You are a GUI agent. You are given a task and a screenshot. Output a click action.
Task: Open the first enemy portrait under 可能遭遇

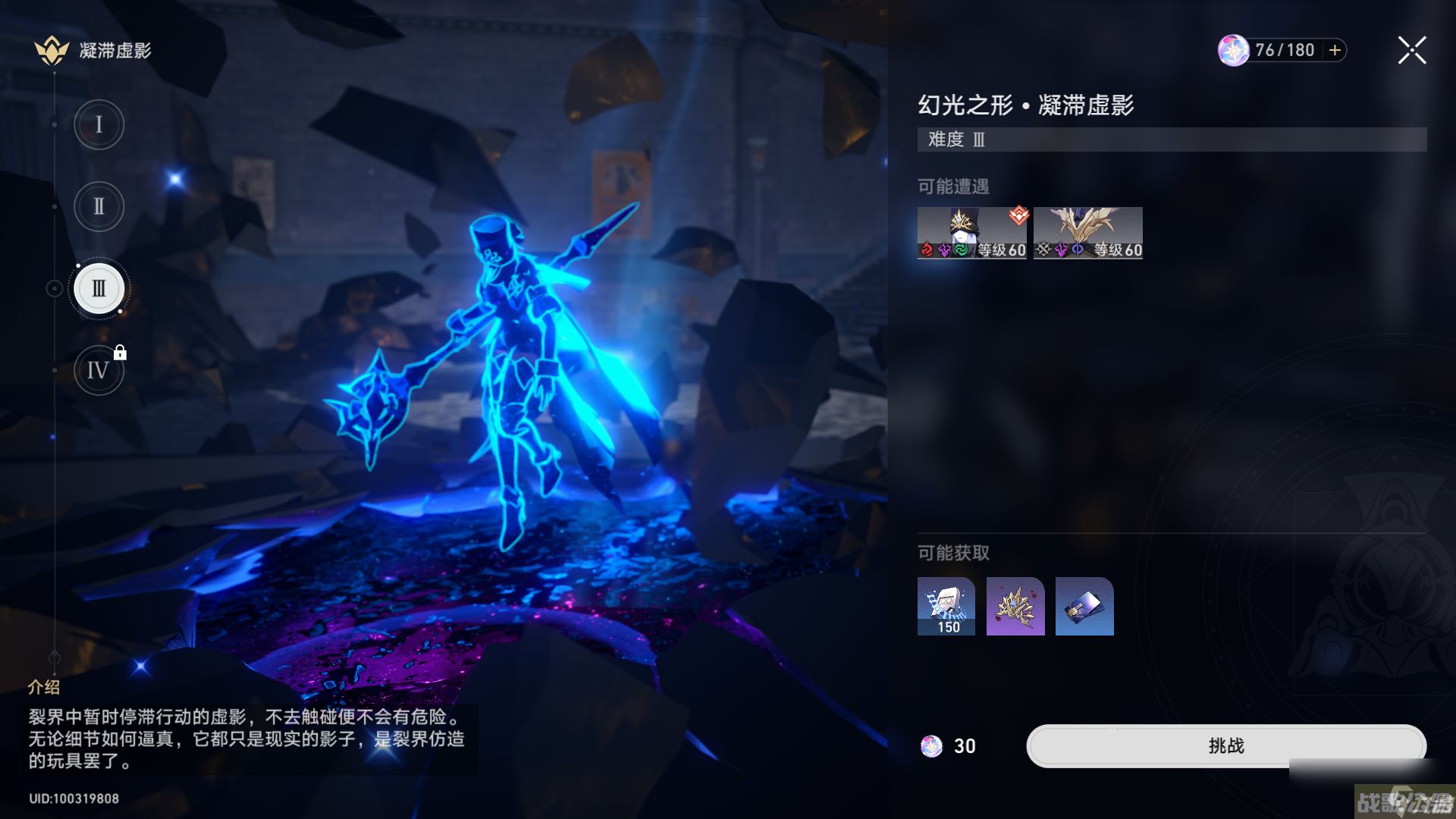click(x=972, y=233)
